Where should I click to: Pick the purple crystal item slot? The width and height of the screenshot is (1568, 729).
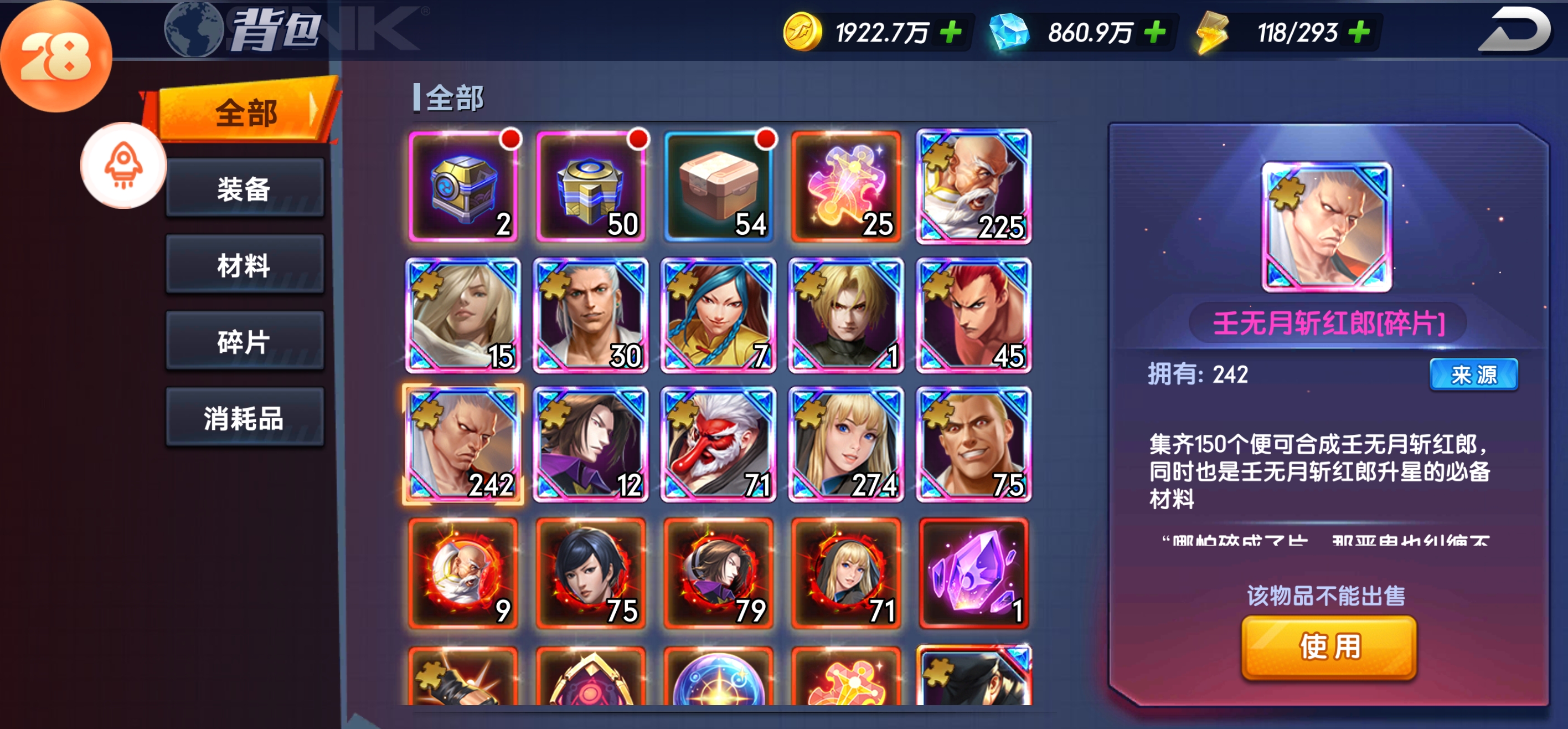pos(973,572)
